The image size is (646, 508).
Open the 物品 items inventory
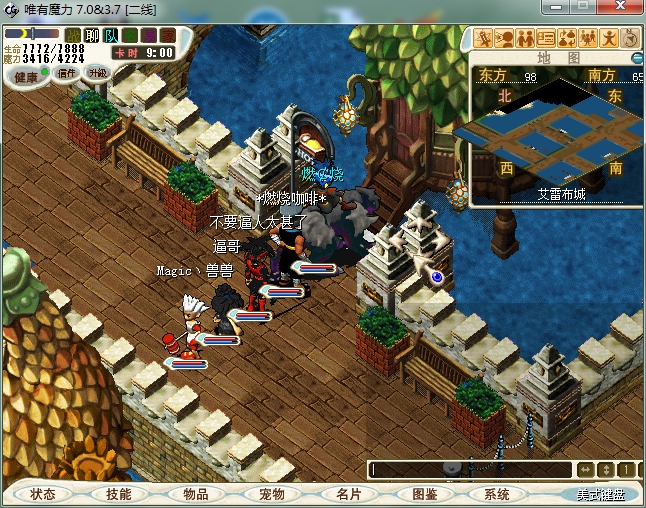[196, 494]
